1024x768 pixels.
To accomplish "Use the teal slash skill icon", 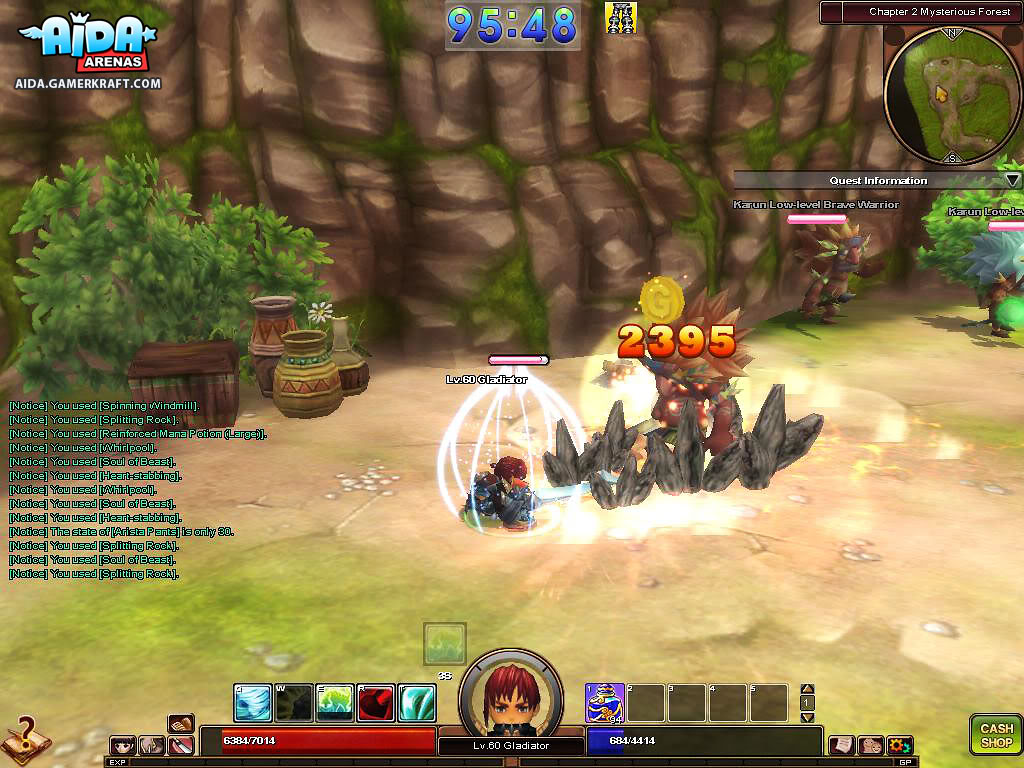I will 417,703.
